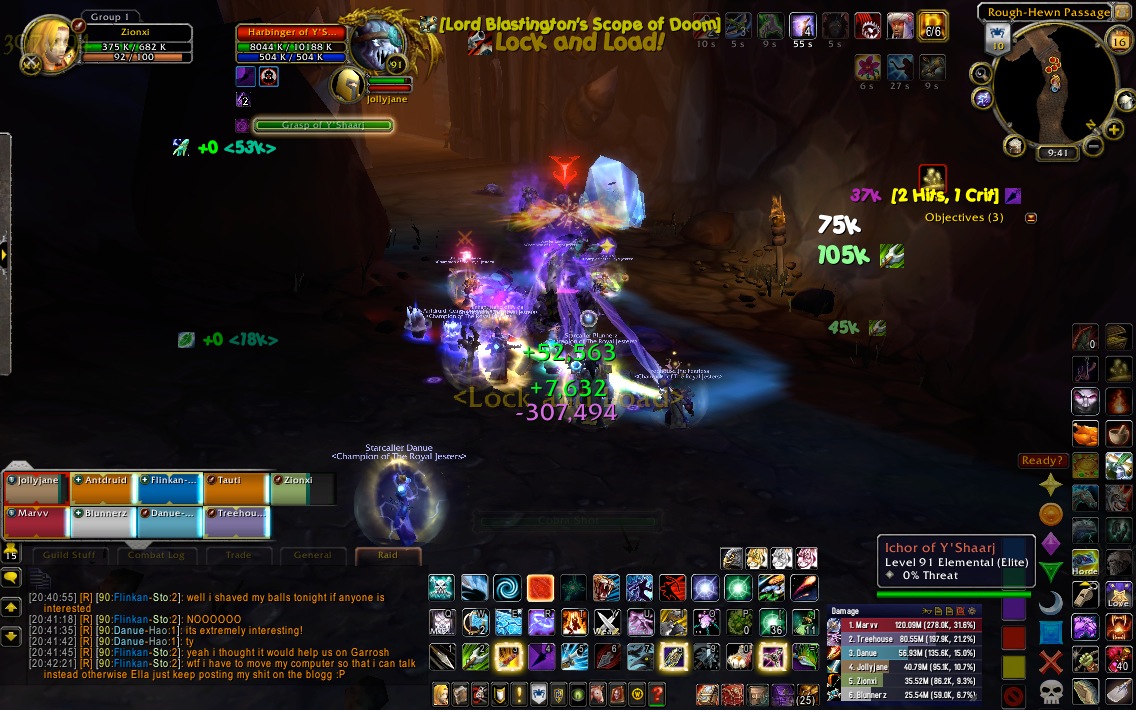Target Marvv in the raid frames
1136x710 pixels.
tap(36, 521)
